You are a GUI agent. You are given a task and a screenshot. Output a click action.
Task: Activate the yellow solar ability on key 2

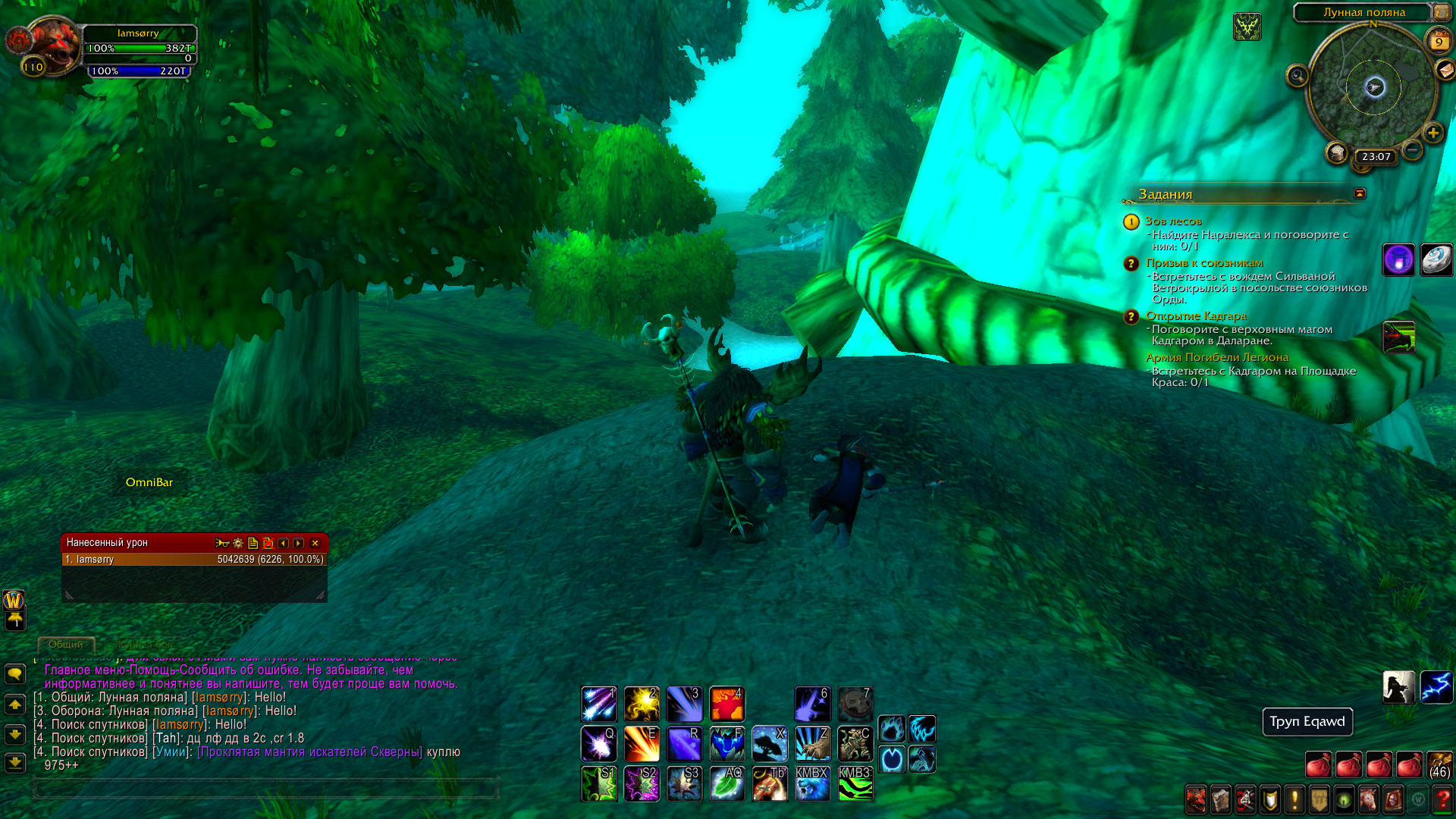(x=642, y=704)
